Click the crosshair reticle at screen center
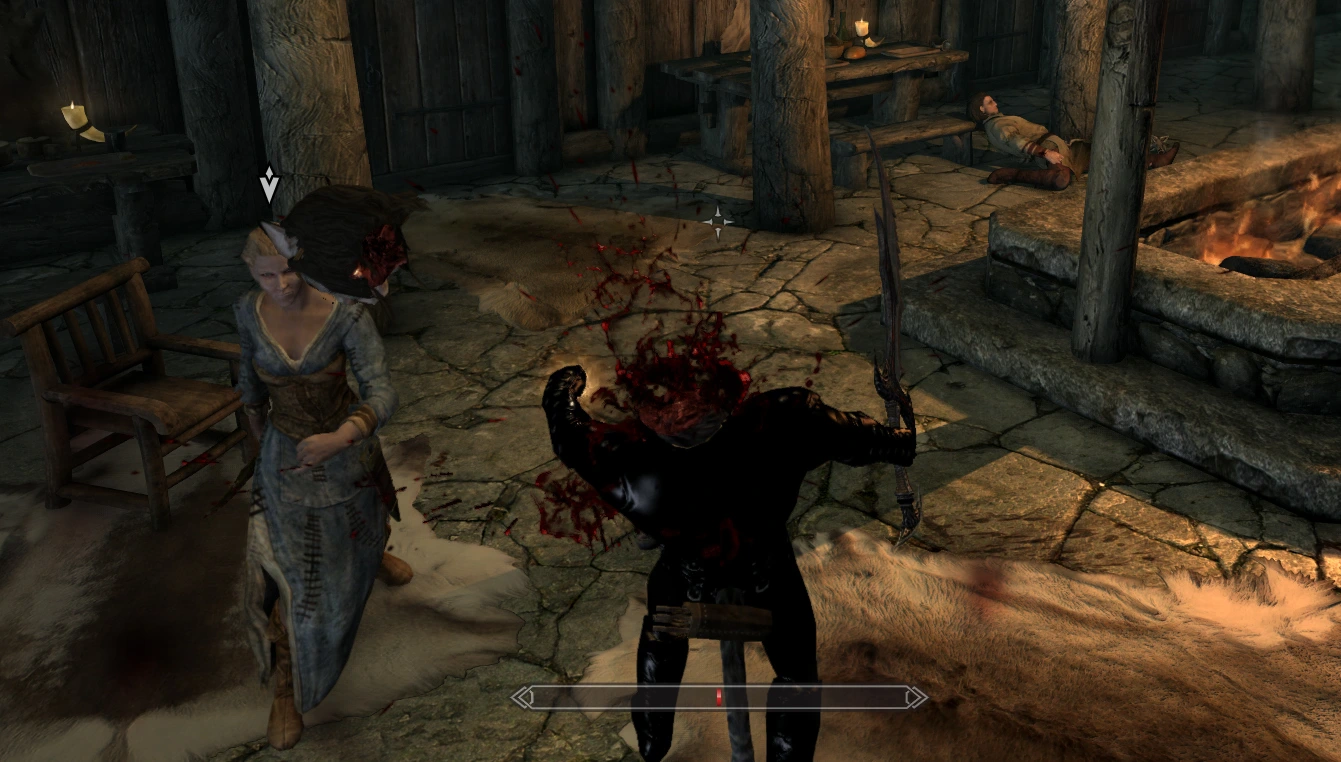Image resolution: width=1341 pixels, height=762 pixels. tap(718, 220)
